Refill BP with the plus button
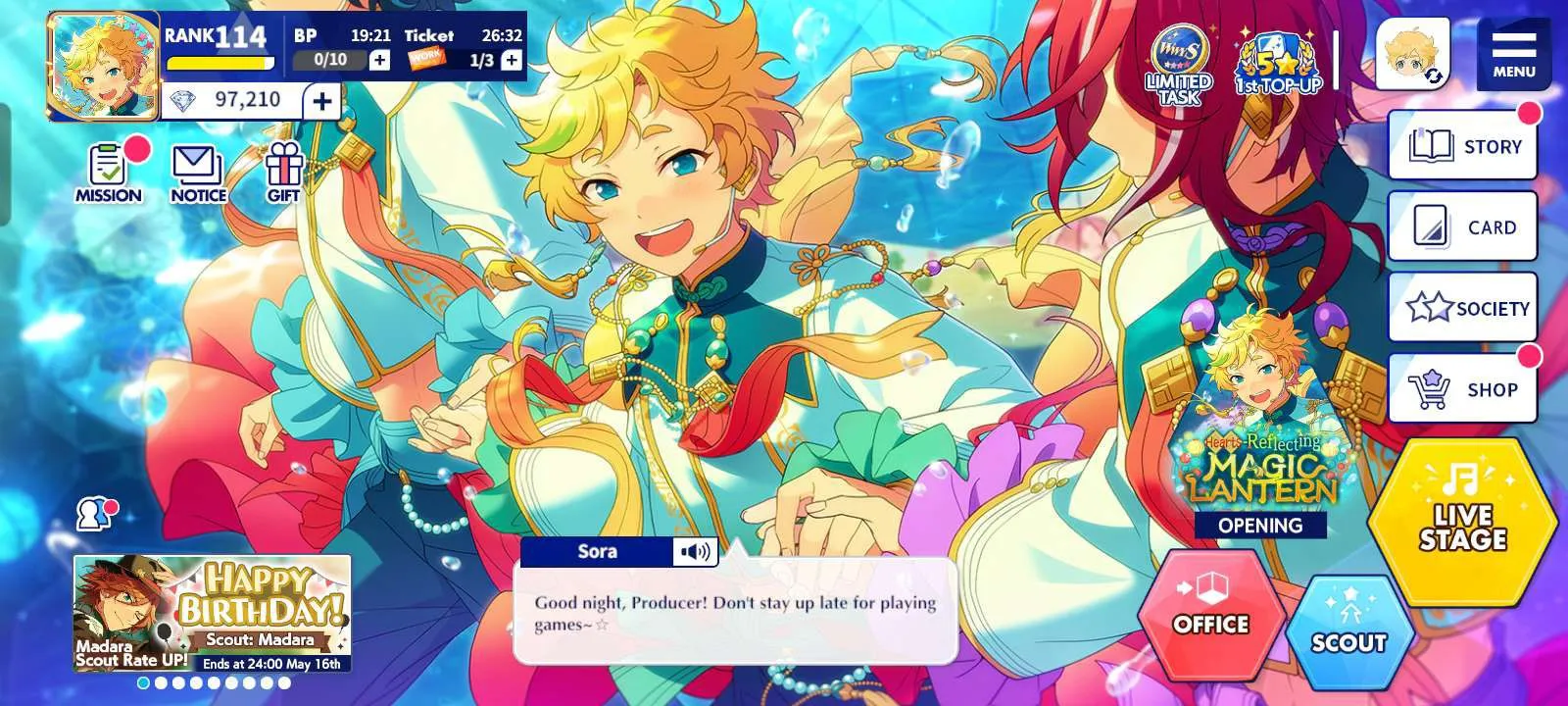 379,61
